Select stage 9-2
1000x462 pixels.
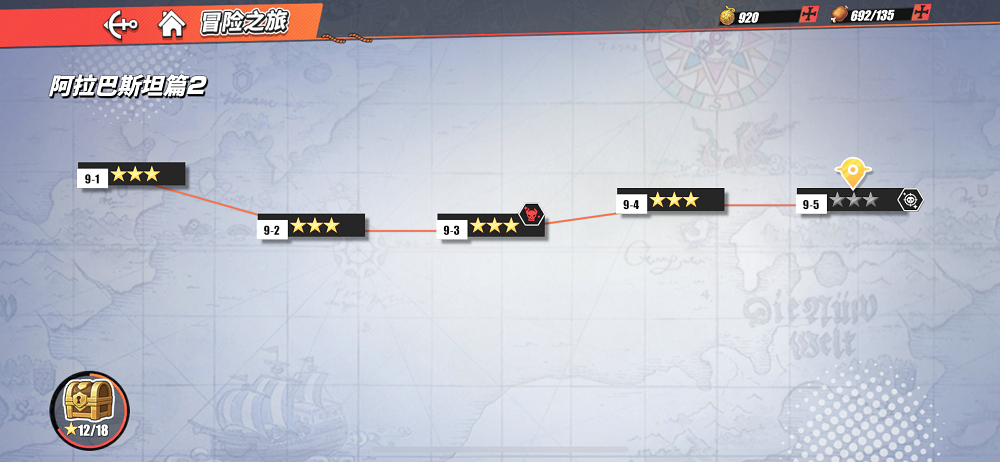coord(311,227)
